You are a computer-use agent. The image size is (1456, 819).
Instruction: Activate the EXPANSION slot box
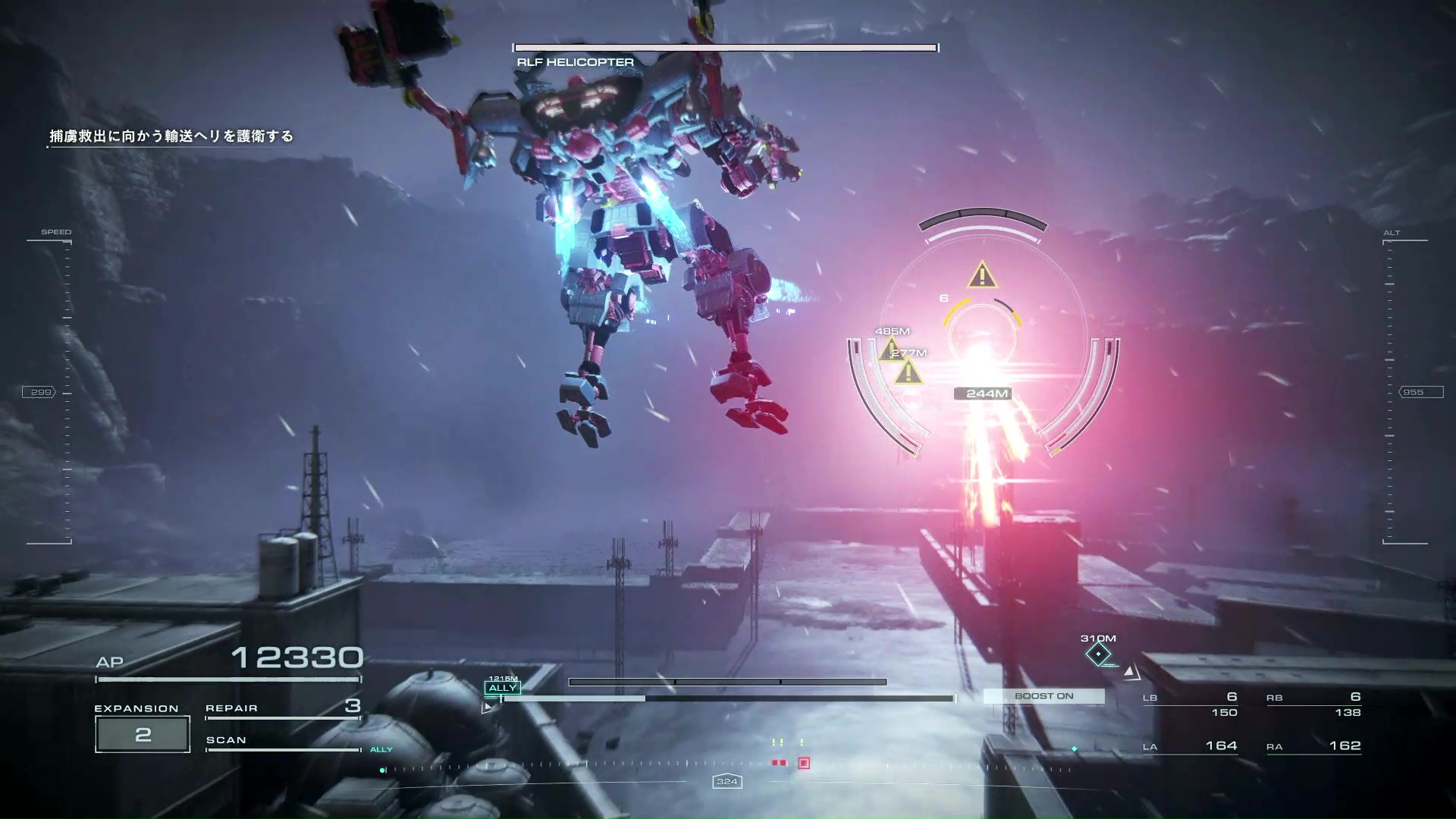point(143,734)
